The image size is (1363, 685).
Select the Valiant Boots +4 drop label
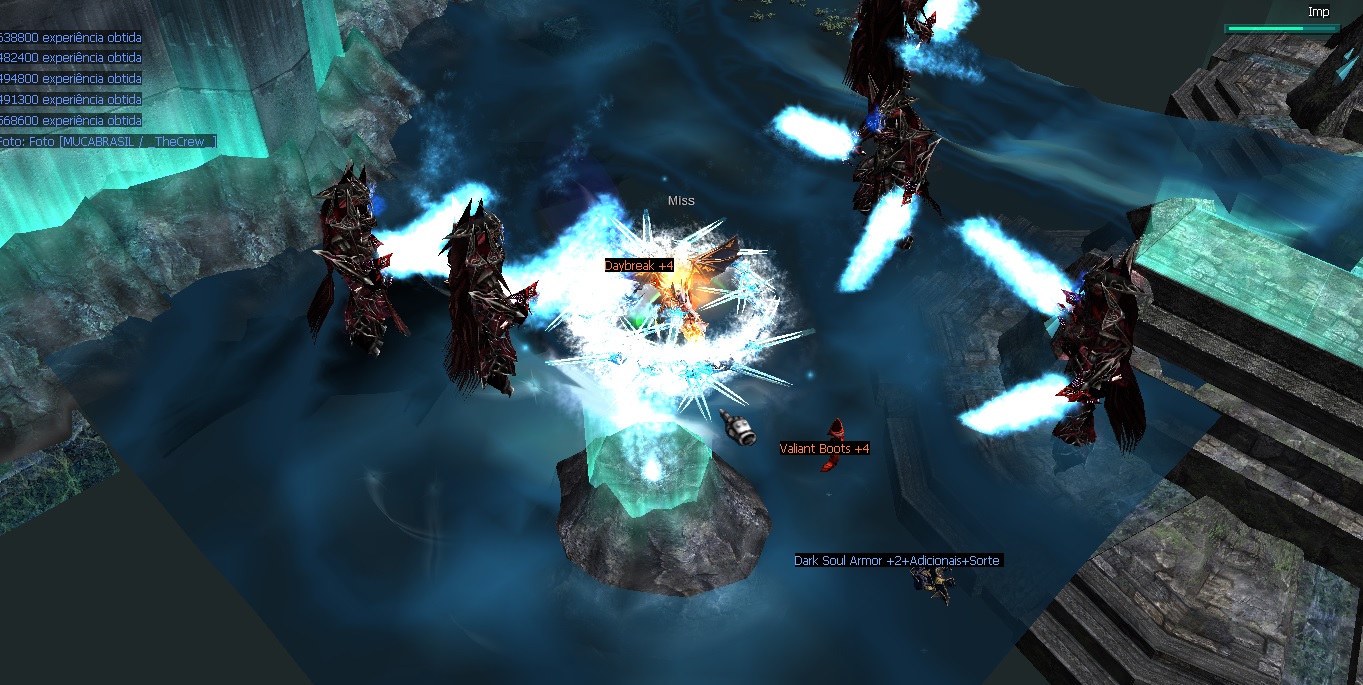click(x=824, y=449)
